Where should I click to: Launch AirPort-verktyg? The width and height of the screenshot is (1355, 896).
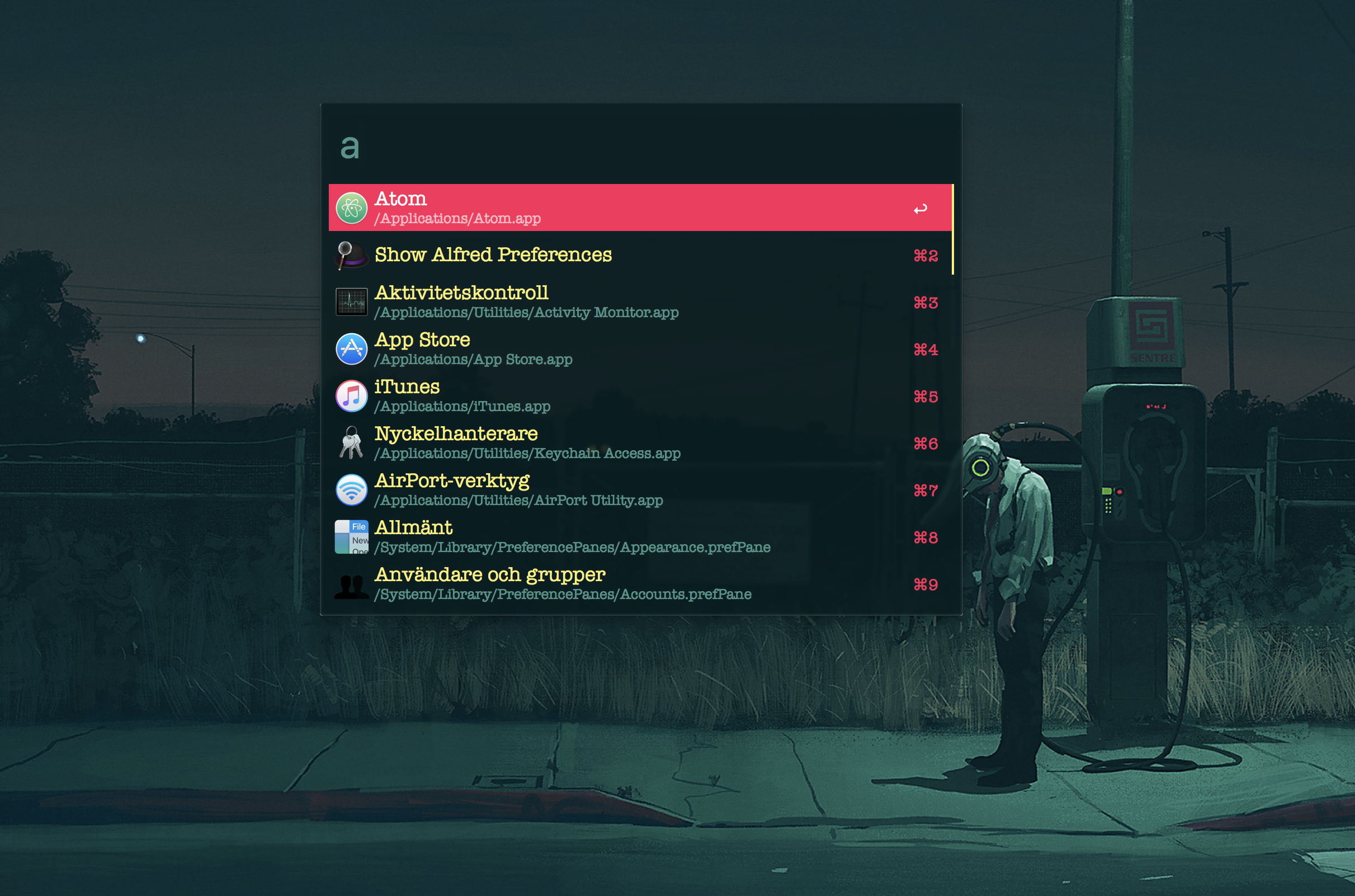(629, 490)
